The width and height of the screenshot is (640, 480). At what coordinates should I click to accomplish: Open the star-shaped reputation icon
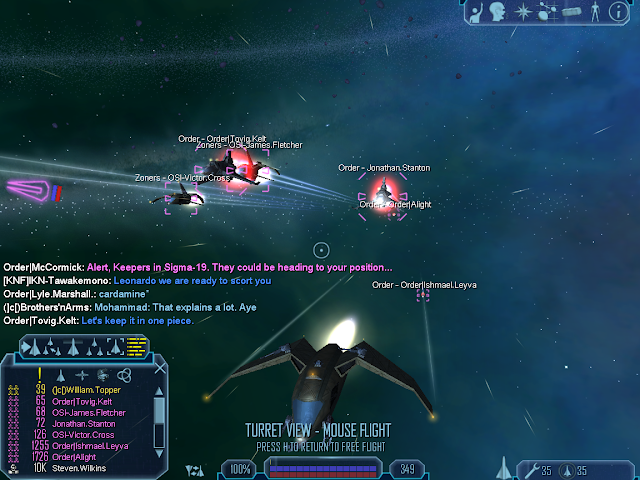(524, 12)
